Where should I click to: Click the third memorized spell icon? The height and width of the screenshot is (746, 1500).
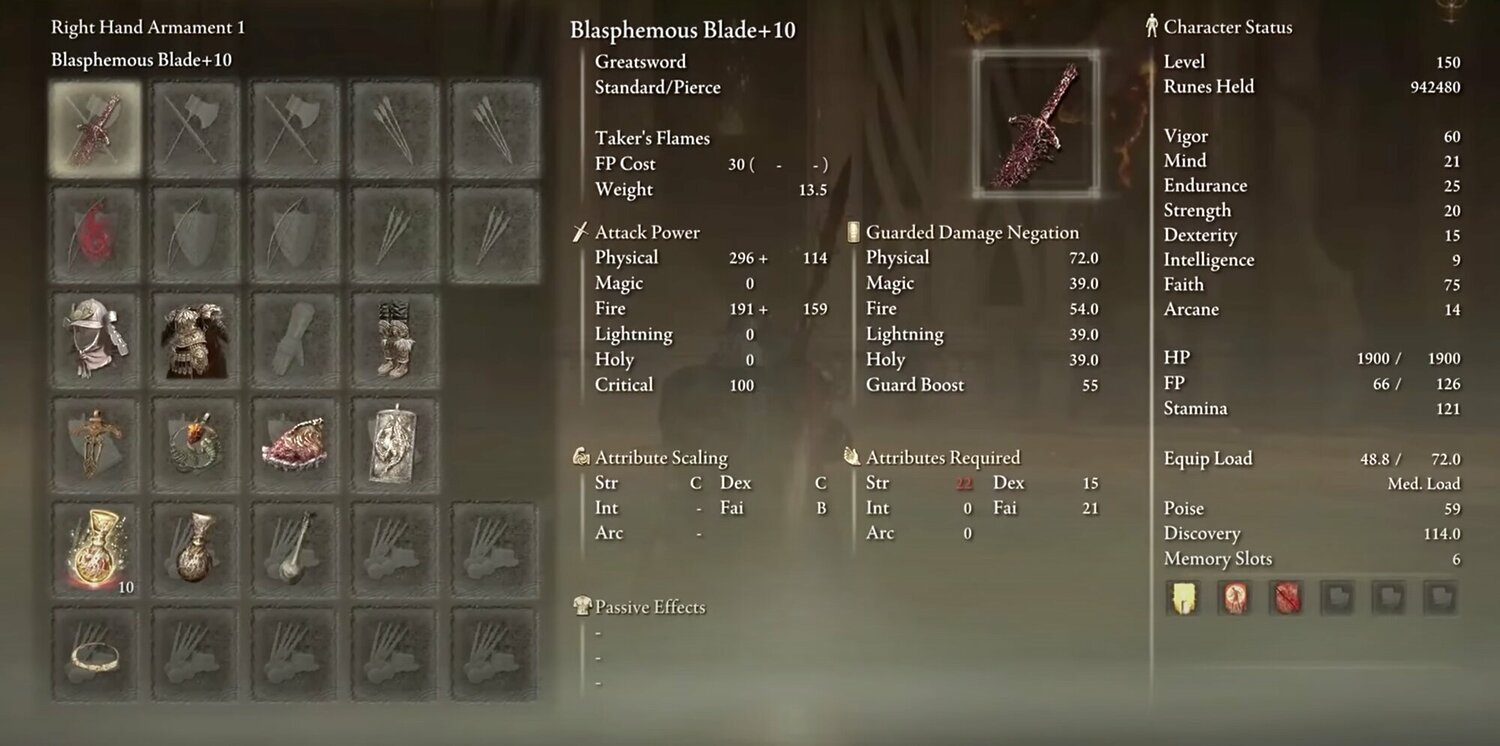point(1284,598)
